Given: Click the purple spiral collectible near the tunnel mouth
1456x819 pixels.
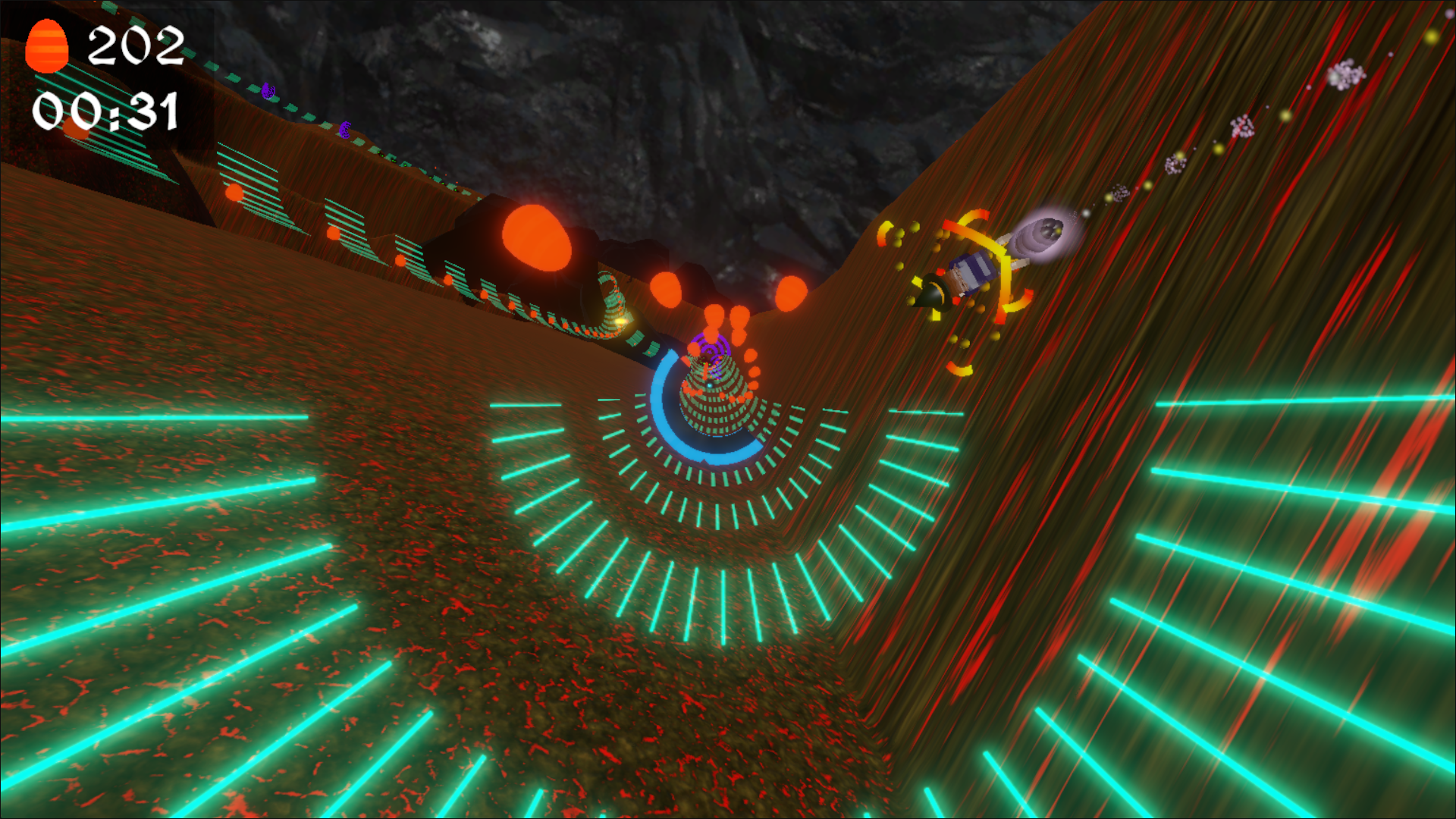Looking at the screenshot, I should [x=713, y=347].
